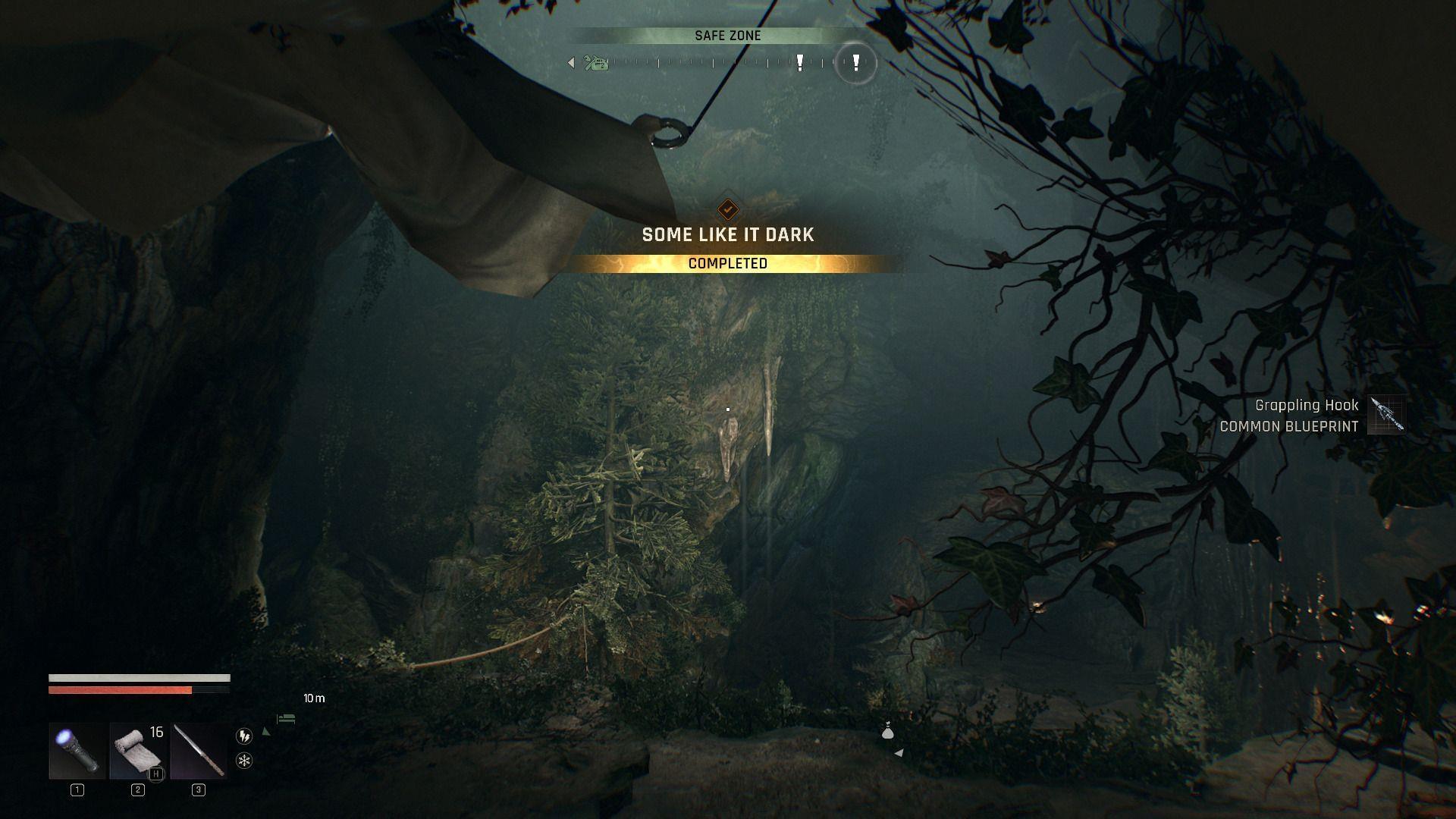The image size is (1456, 819).
Task: Click the arrow marker near the loot bag
Action: click(899, 752)
